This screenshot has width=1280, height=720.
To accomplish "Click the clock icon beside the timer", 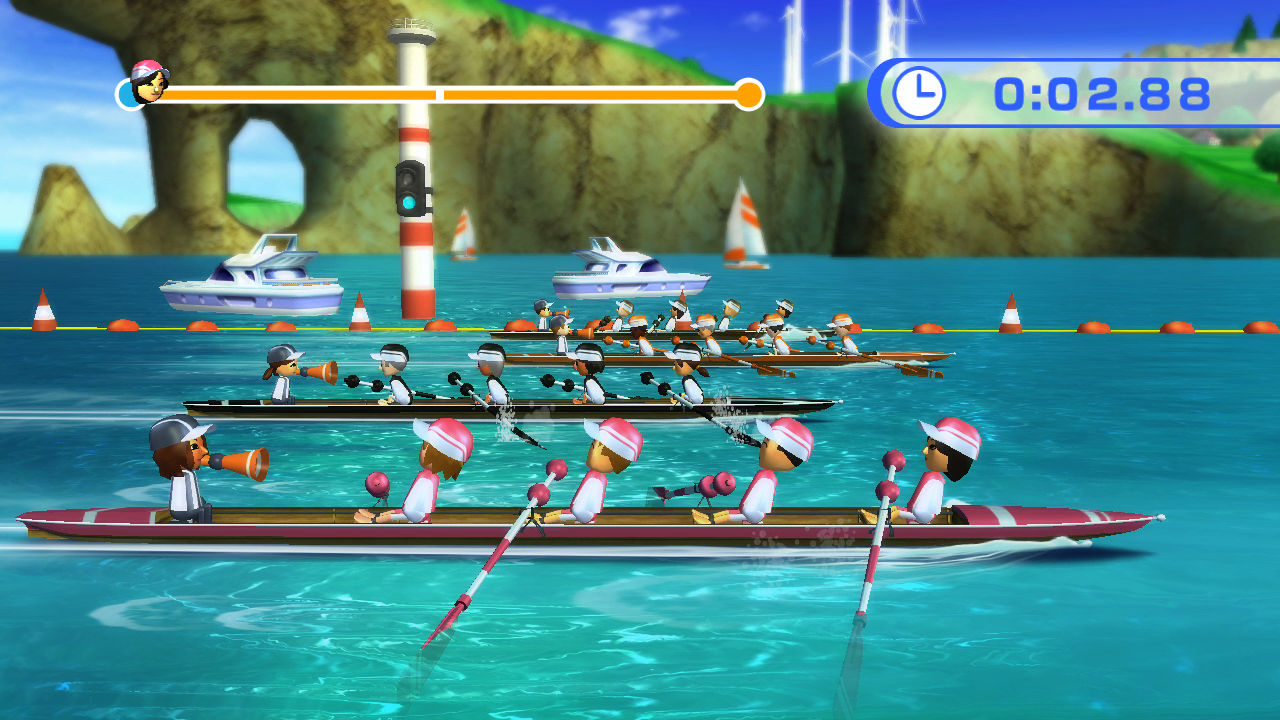I will [x=918, y=92].
